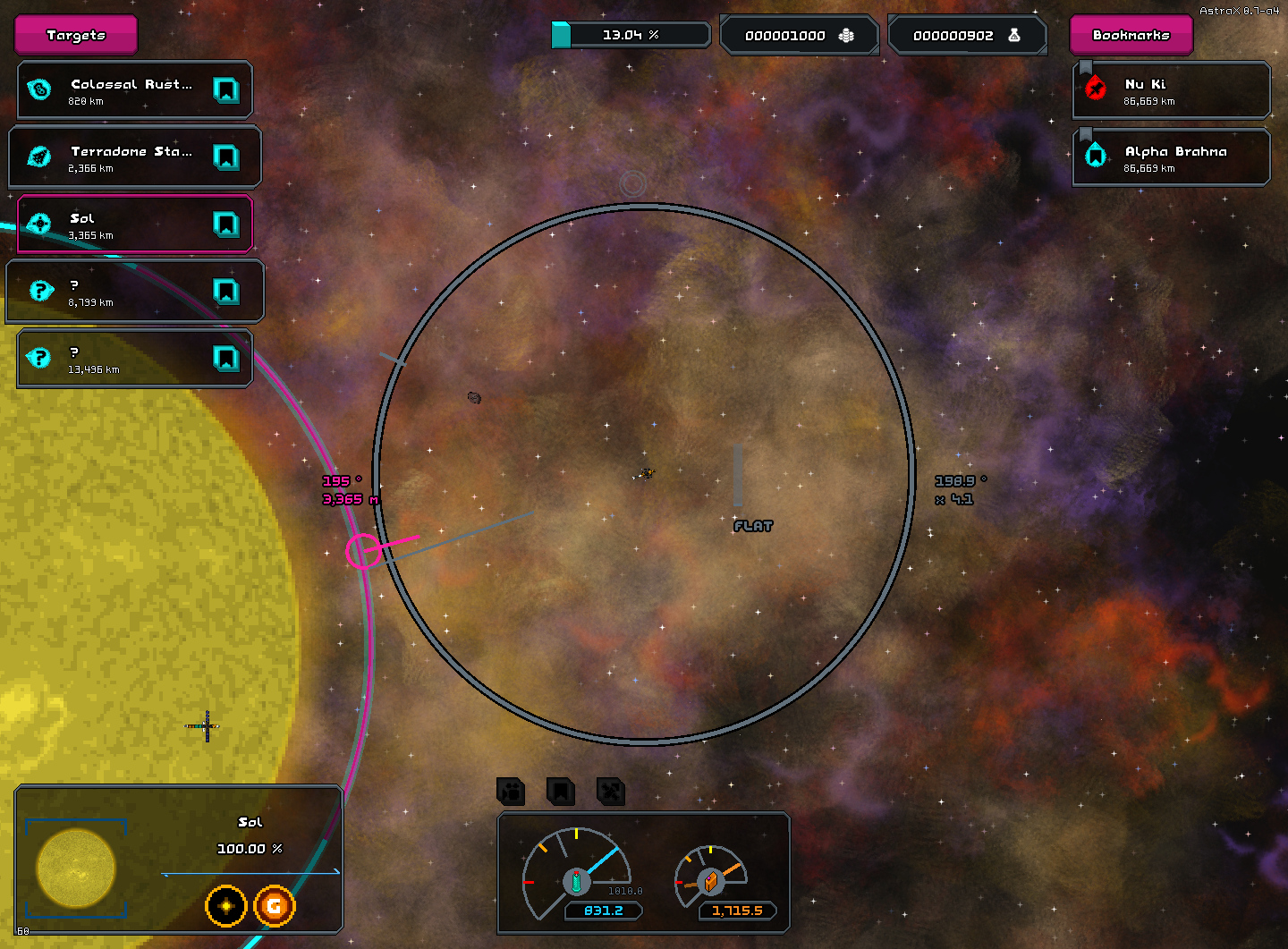Image resolution: width=1288 pixels, height=949 pixels.
Task: View the Sol target thumbnail
Action: (76, 868)
